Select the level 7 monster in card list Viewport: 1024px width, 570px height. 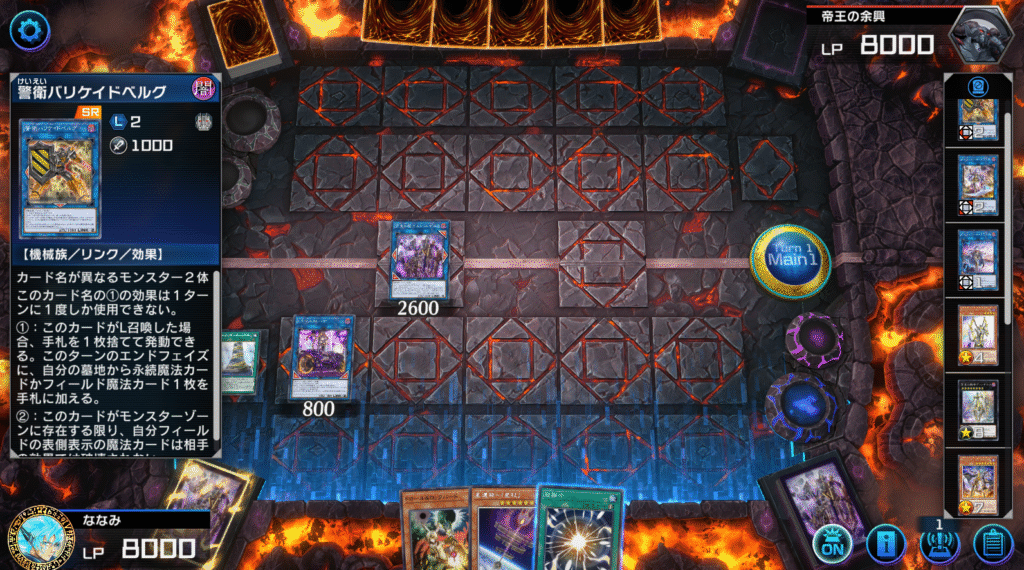[x=979, y=487]
